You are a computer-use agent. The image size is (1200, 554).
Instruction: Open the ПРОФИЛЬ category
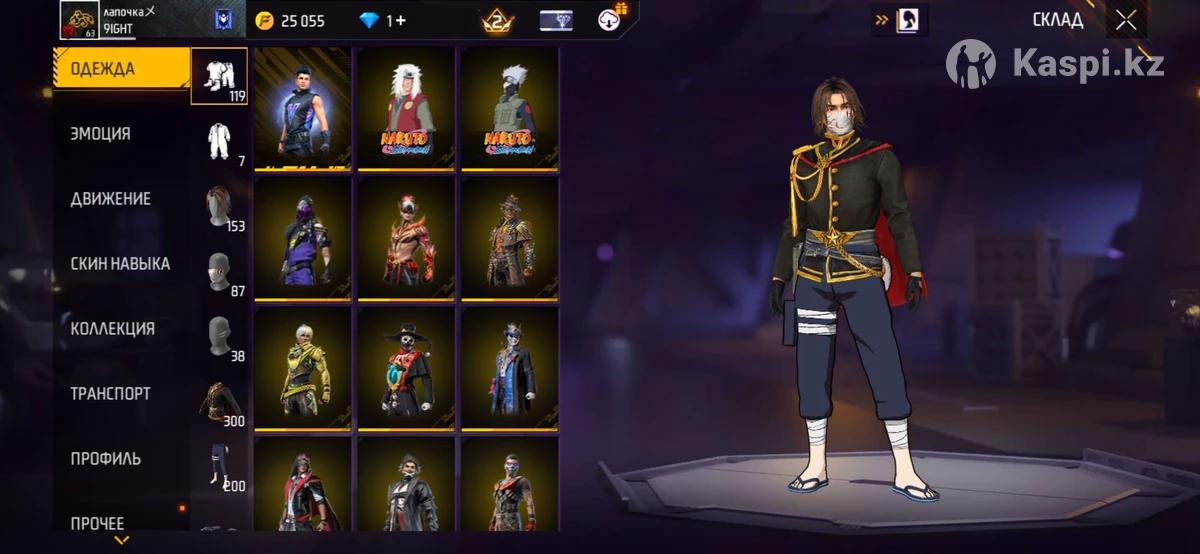pos(106,459)
